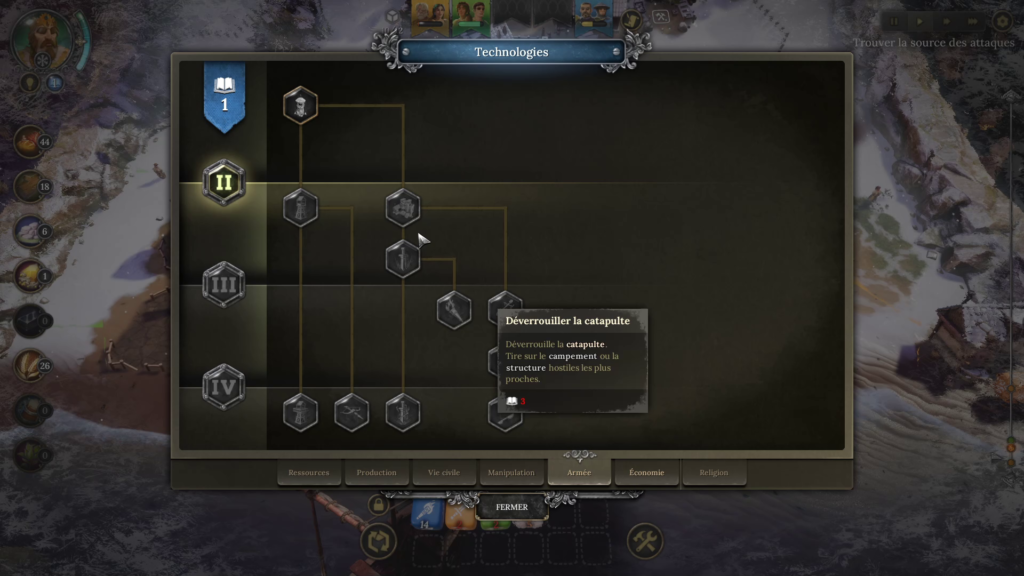This screenshot has height=576, width=1024.
Task: Open the hammer and wrench build menu
Action: pyautogui.click(x=645, y=542)
